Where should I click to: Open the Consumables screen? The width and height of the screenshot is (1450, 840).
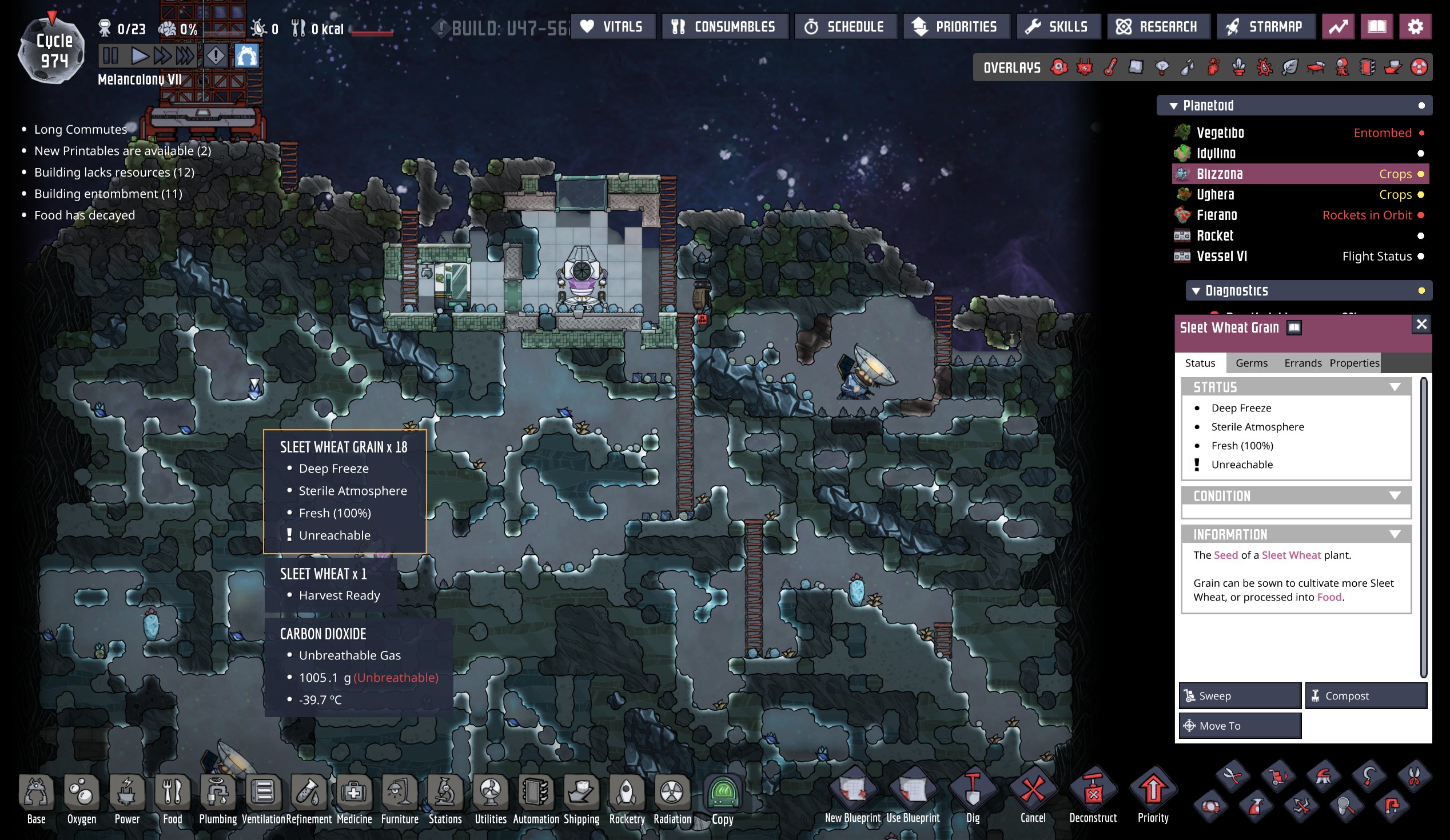[x=724, y=26]
